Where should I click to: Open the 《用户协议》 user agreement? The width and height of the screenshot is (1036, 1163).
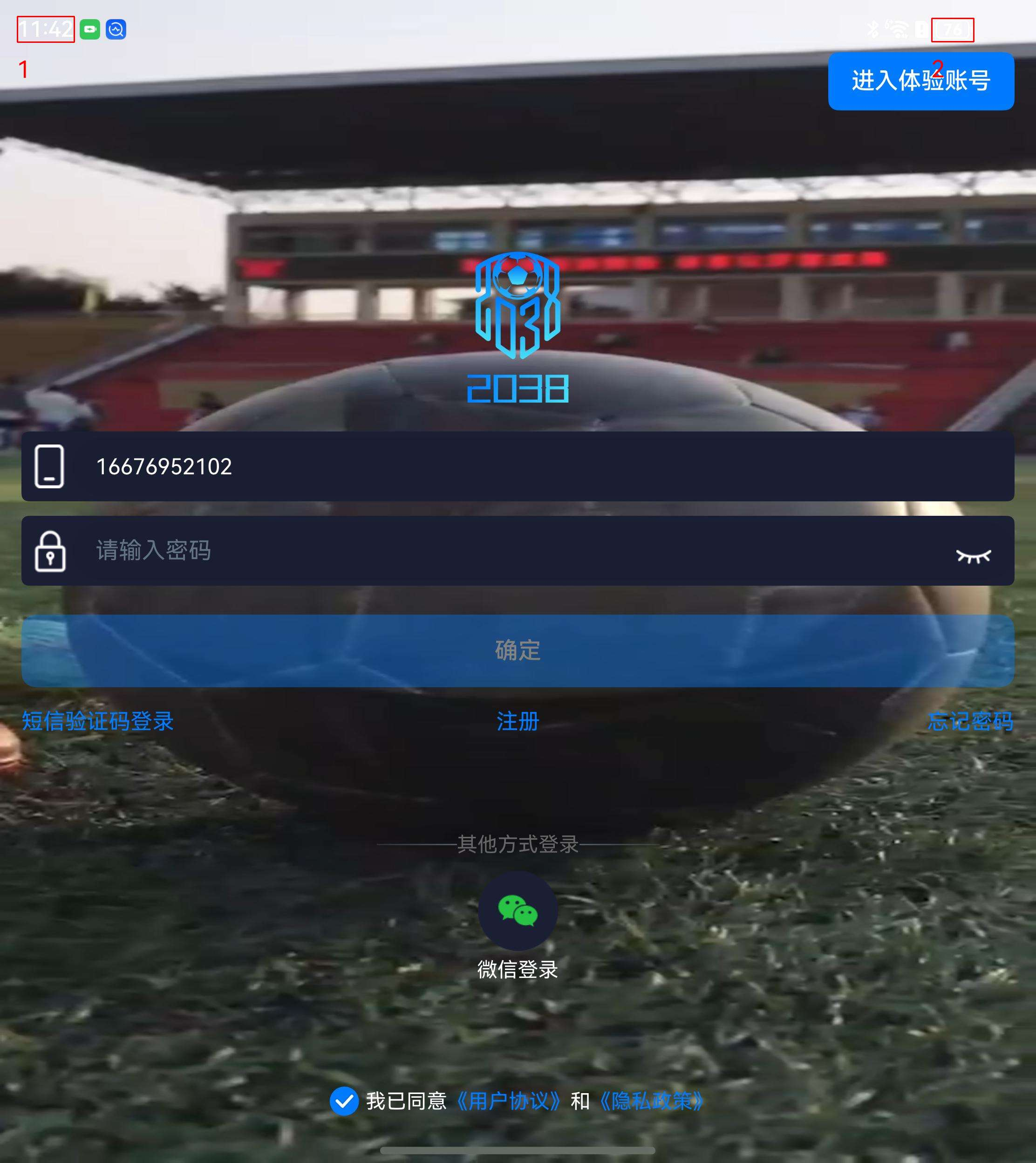(508, 1101)
